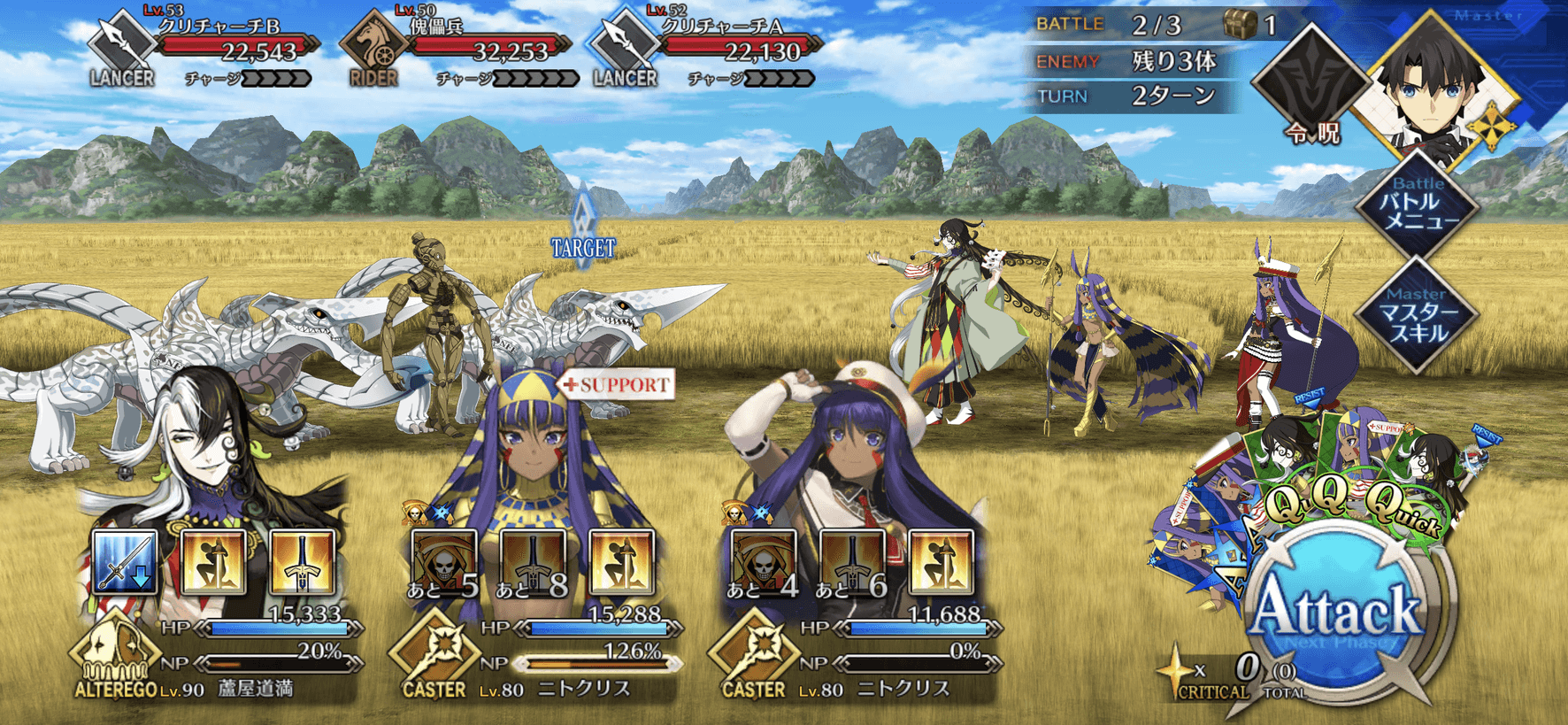Activate Ashiya Doman's blue sword-down skill
Viewport: 1568px width, 725px height.
[x=126, y=562]
